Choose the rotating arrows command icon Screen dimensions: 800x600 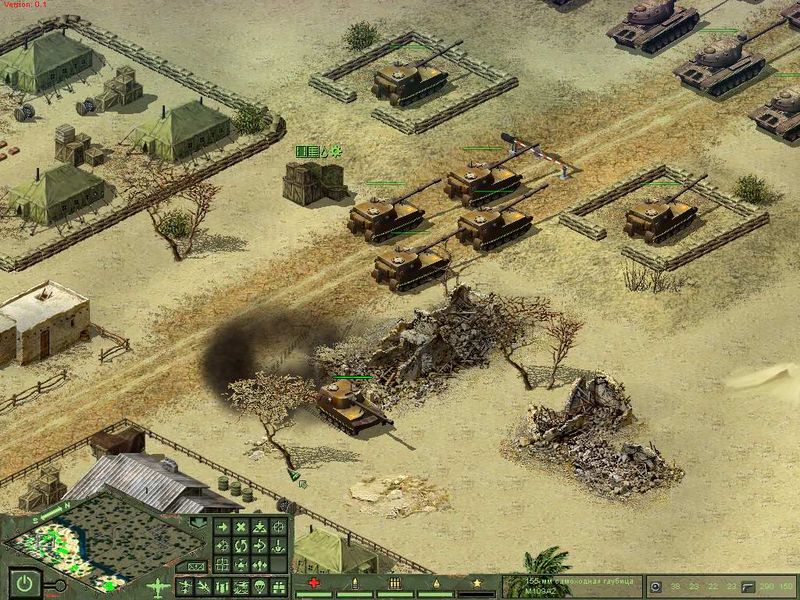pos(241,546)
